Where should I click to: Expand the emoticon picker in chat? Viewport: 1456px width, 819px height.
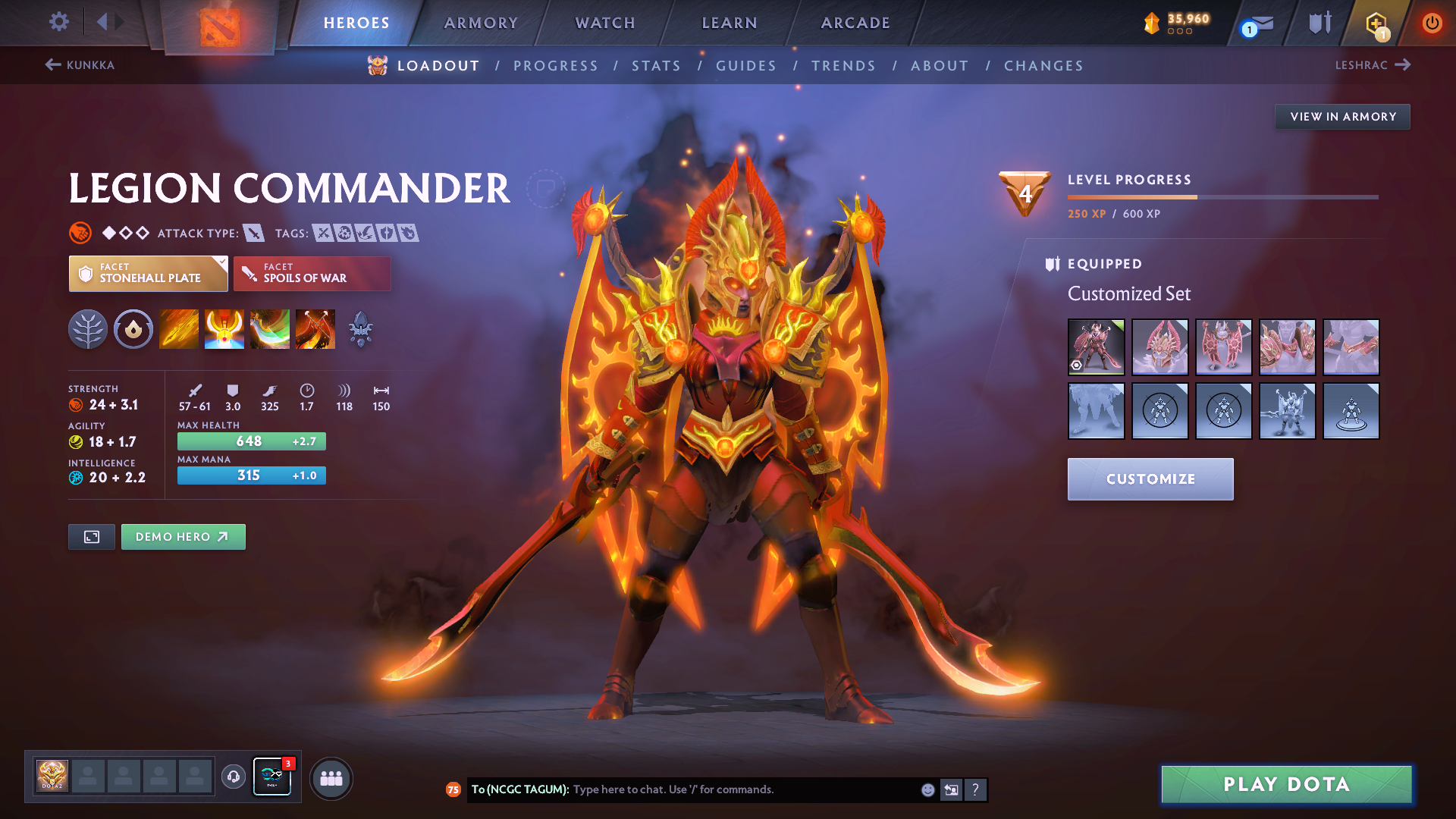pyautogui.click(x=927, y=789)
